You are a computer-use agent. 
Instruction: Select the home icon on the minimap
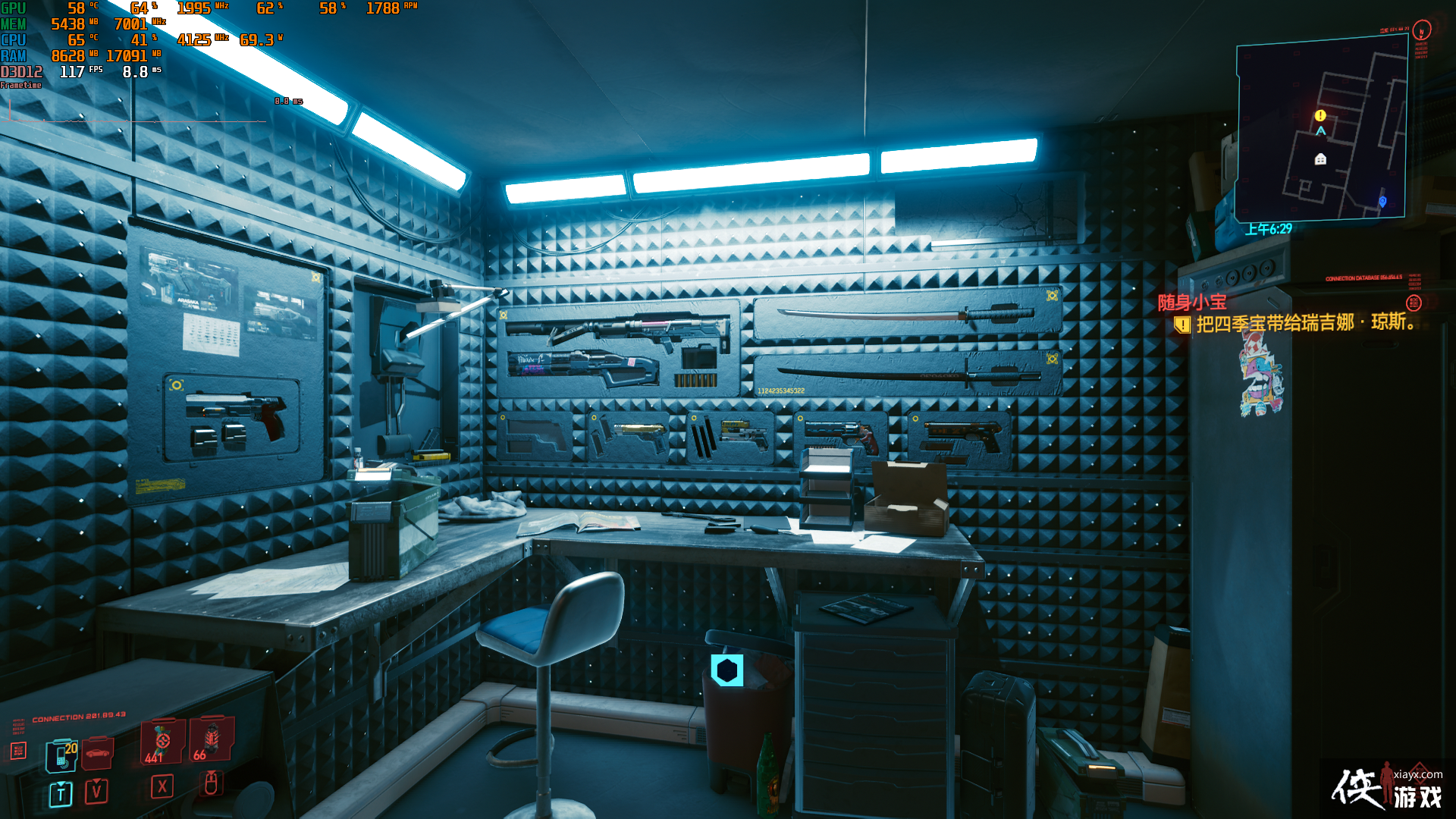click(x=1320, y=160)
